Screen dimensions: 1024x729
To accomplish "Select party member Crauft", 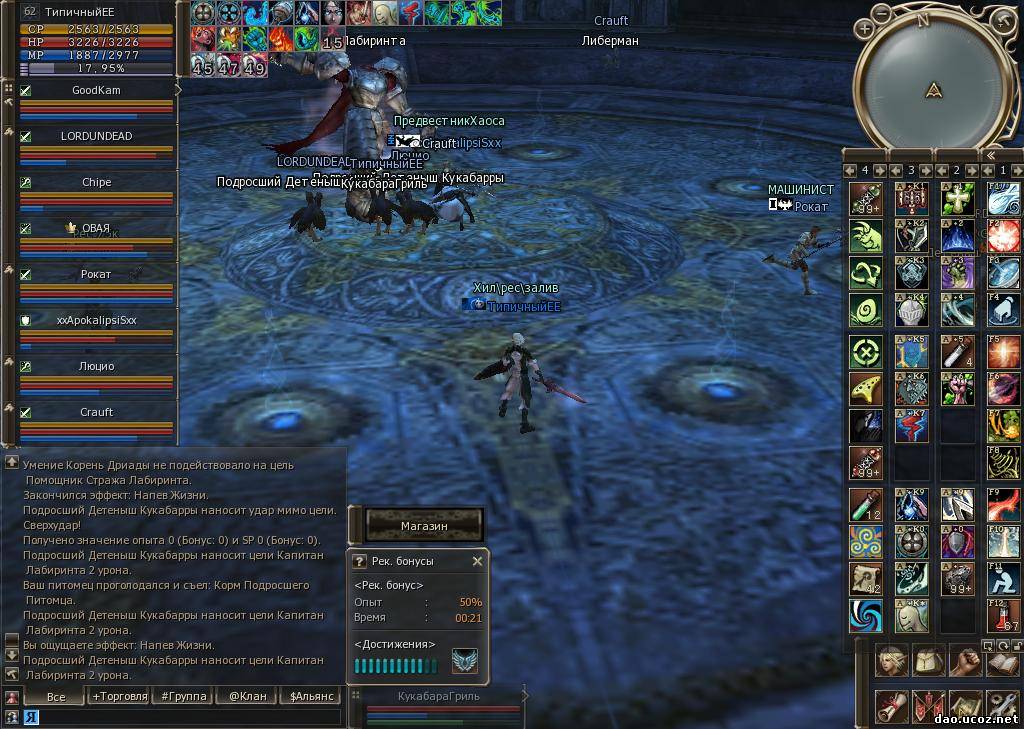I will click(x=96, y=412).
